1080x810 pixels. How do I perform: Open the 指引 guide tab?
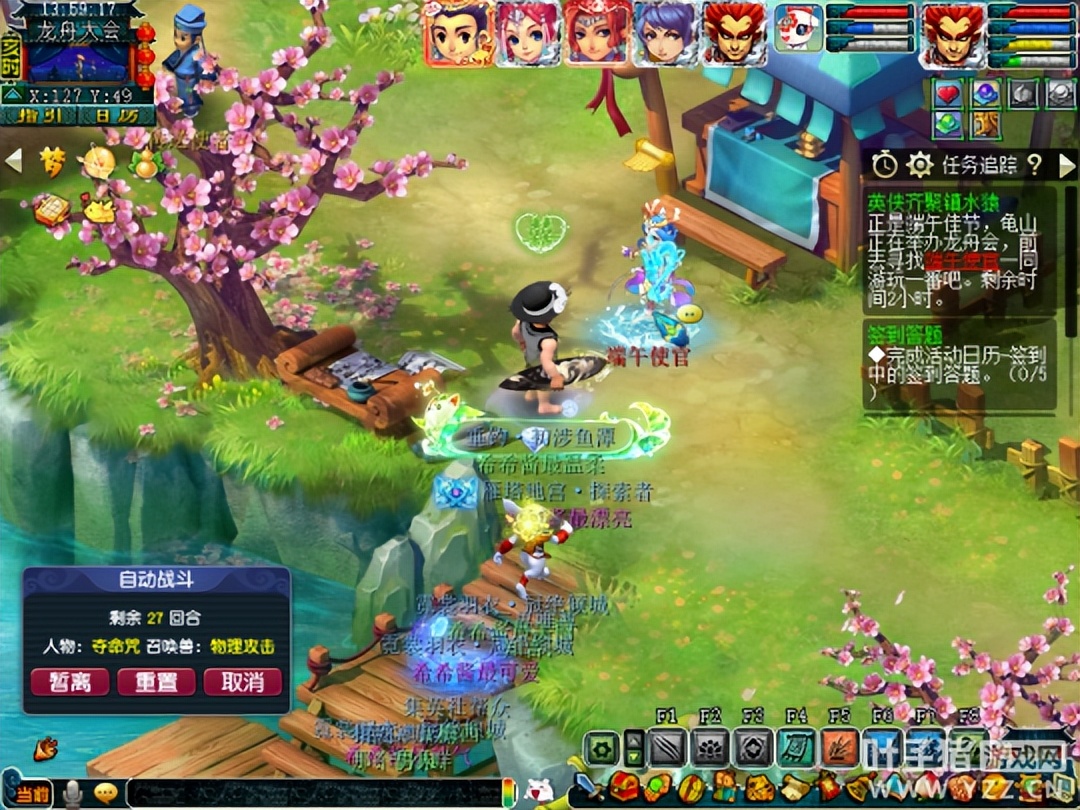coord(38,116)
